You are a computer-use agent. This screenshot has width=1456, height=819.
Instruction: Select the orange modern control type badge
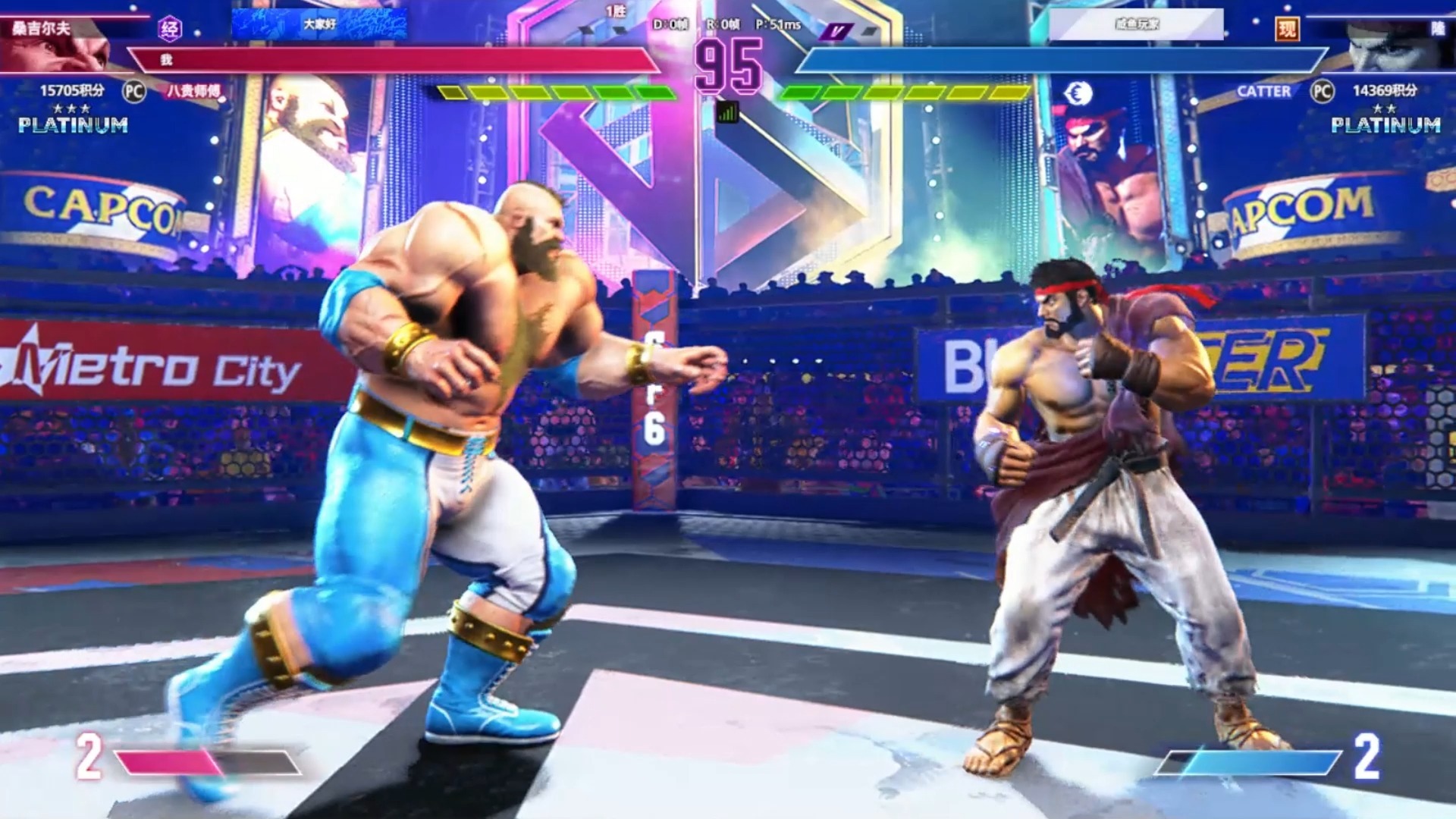pos(1287,29)
